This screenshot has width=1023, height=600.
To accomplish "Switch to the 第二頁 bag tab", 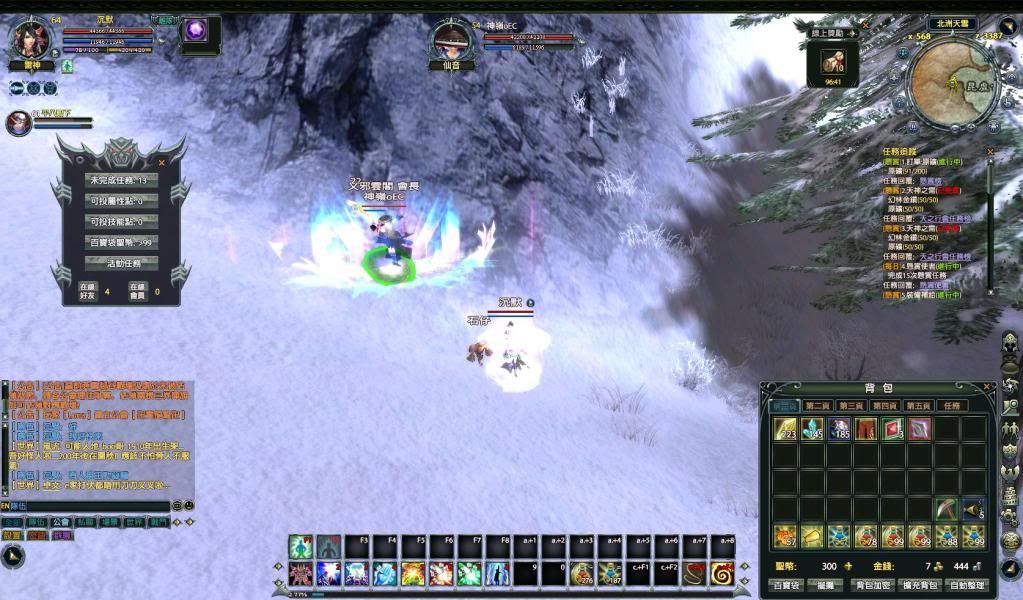I will (x=817, y=406).
